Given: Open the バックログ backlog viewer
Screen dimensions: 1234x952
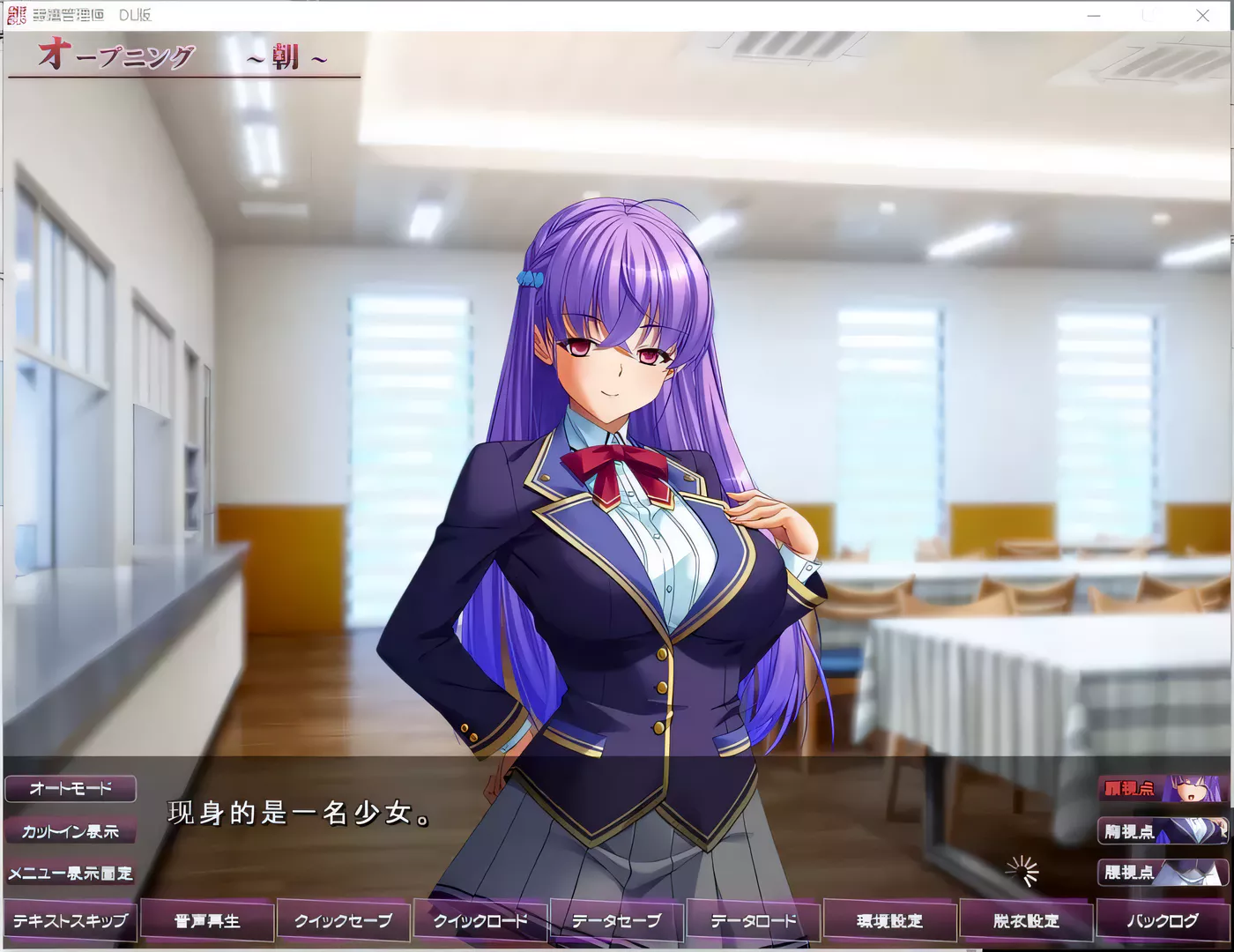Looking at the screenshot, I should (1162, 919).
